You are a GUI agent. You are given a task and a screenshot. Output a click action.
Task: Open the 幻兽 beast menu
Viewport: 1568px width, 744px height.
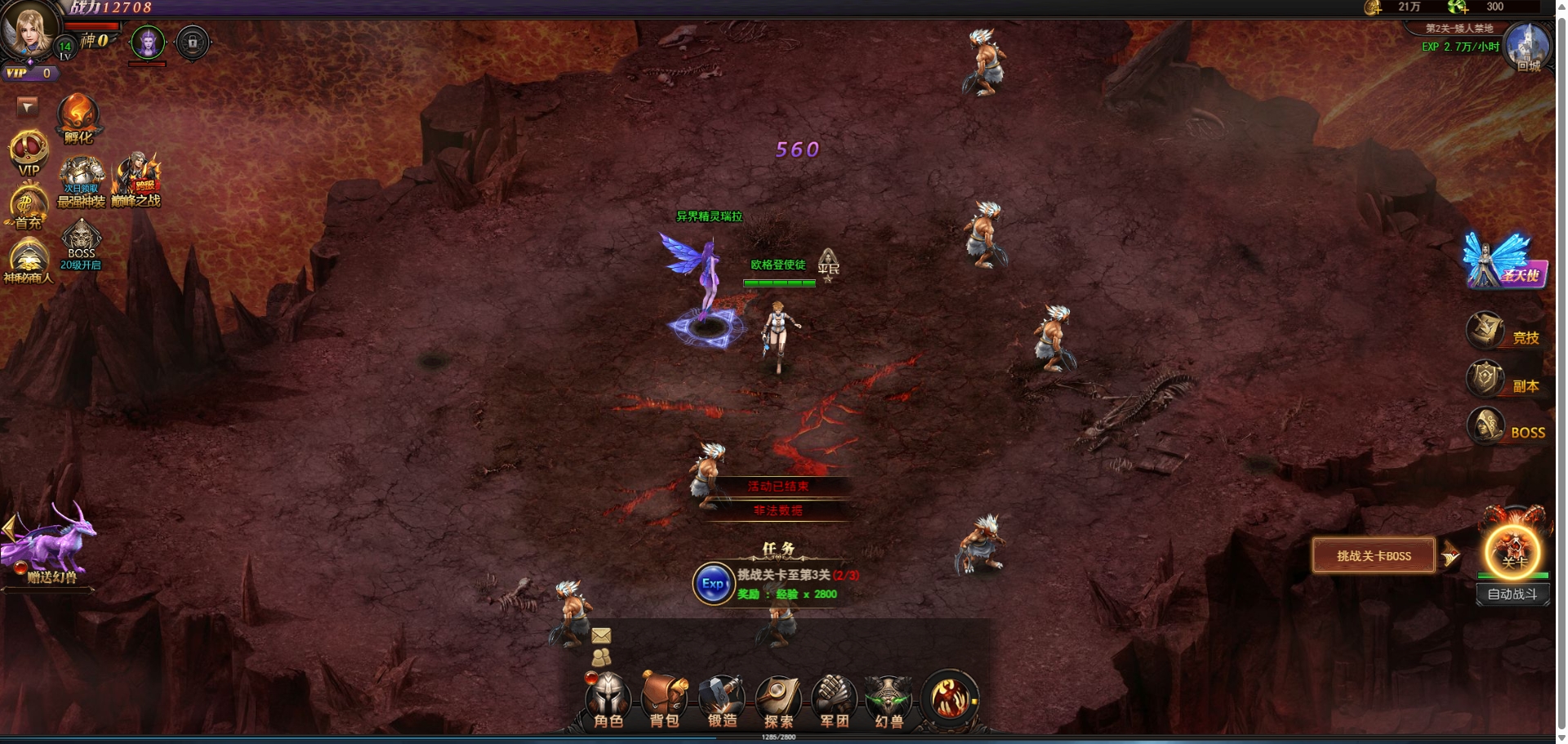click(x=889, y=701)
